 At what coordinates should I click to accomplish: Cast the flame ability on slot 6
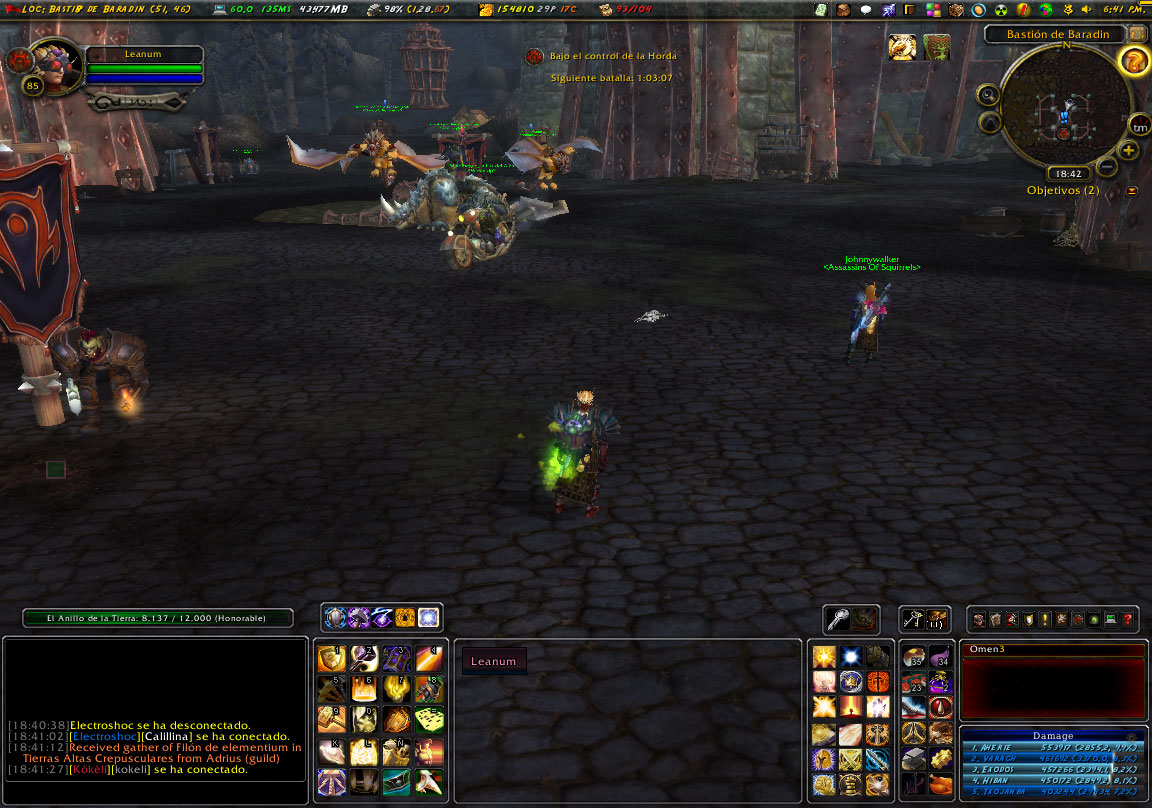tap(363, 688)
